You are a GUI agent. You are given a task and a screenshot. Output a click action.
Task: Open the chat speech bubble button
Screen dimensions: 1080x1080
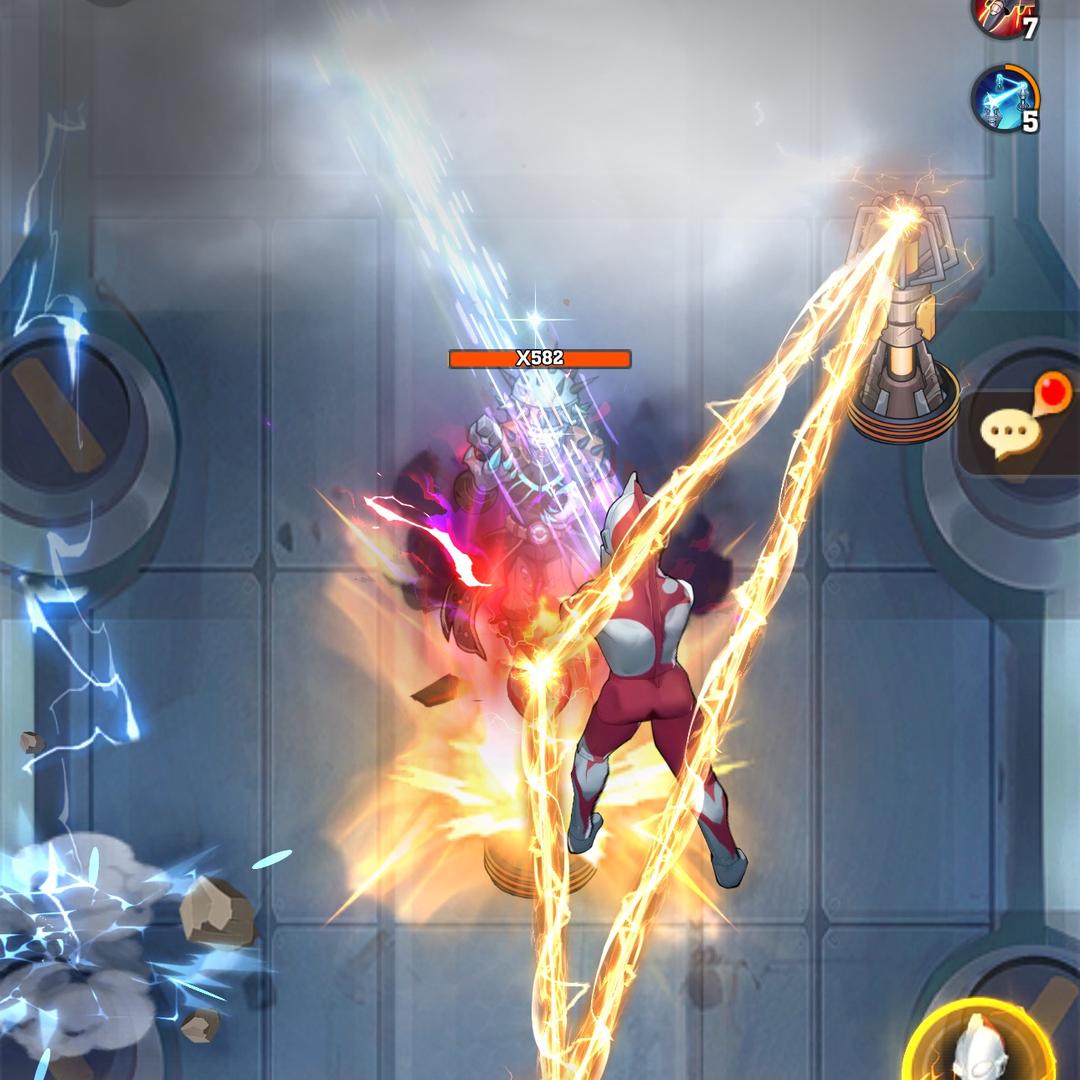pyautogui.click(x=1010, y=431)
